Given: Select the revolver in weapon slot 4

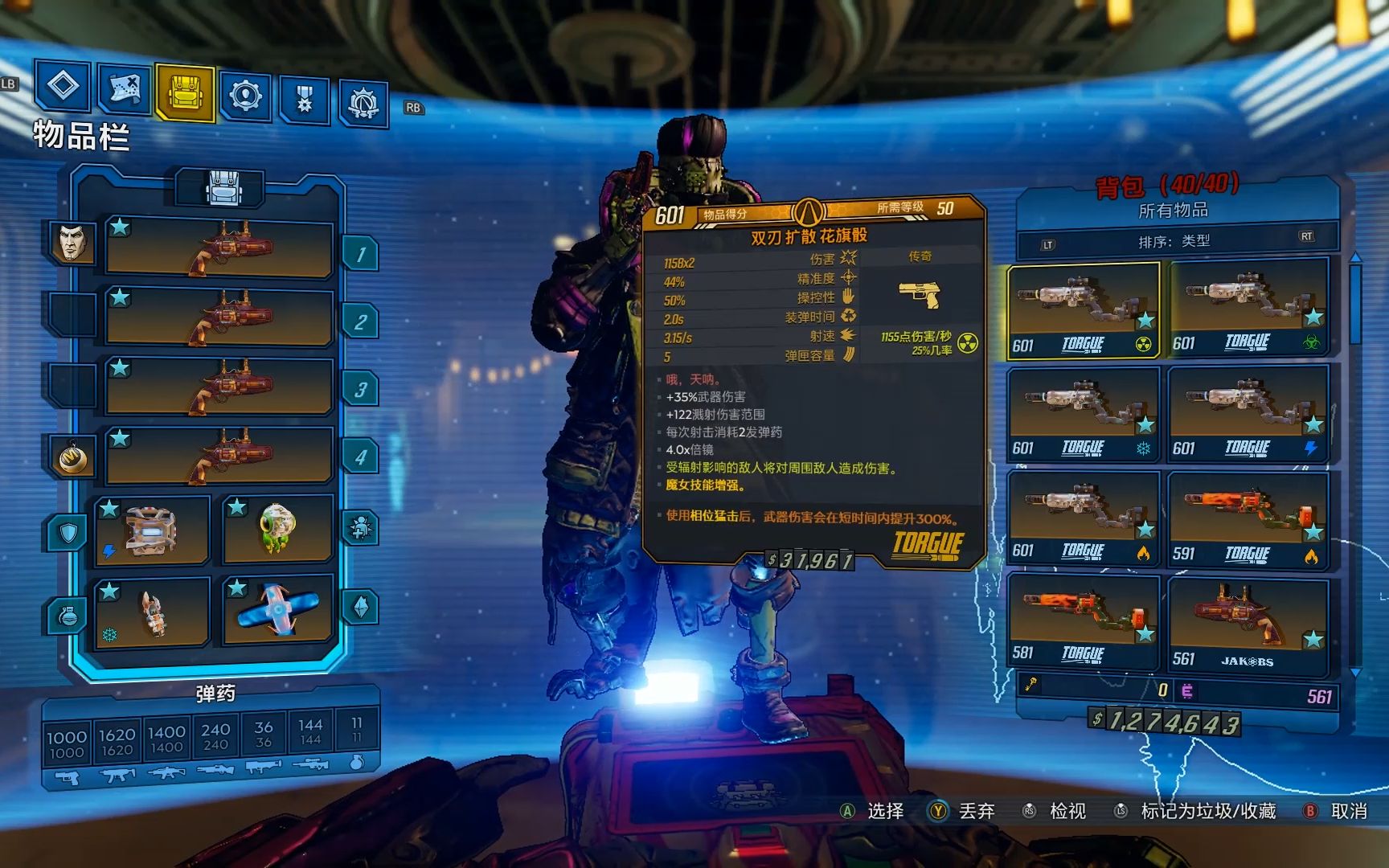Looking at the screenshot, I should (219, 458).
